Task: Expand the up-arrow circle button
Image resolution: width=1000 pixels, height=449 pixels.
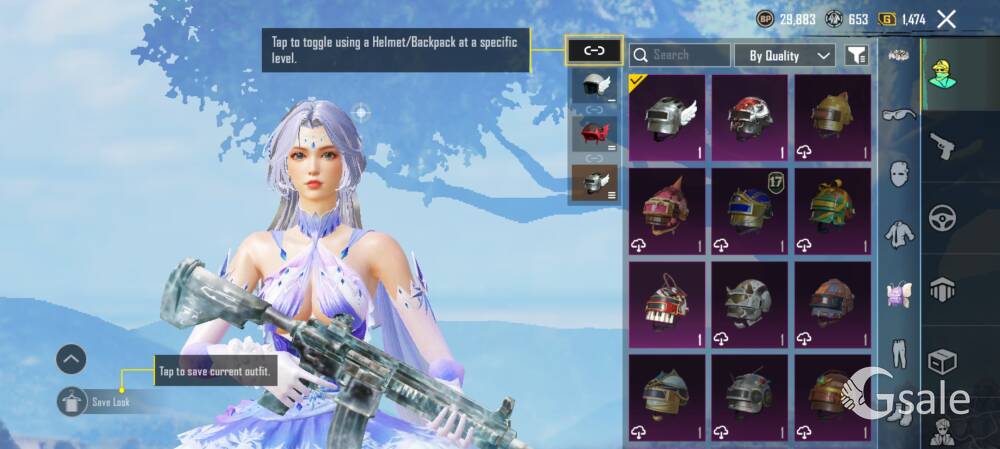Action: 71,359
